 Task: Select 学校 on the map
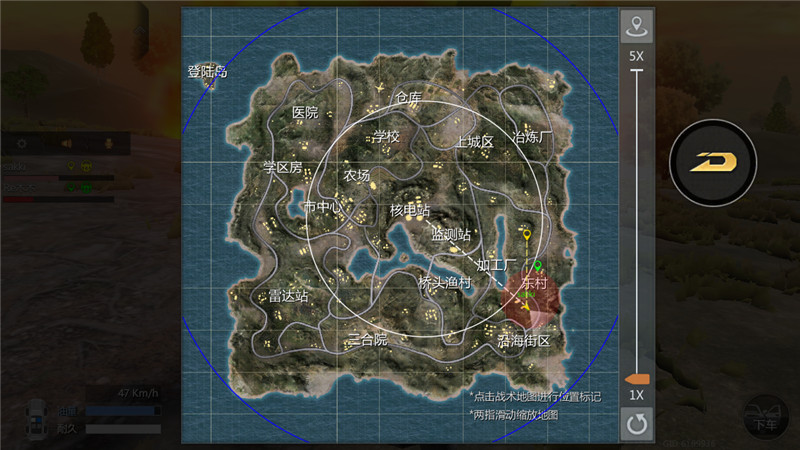pyautogui.click(x=386, y=136)
